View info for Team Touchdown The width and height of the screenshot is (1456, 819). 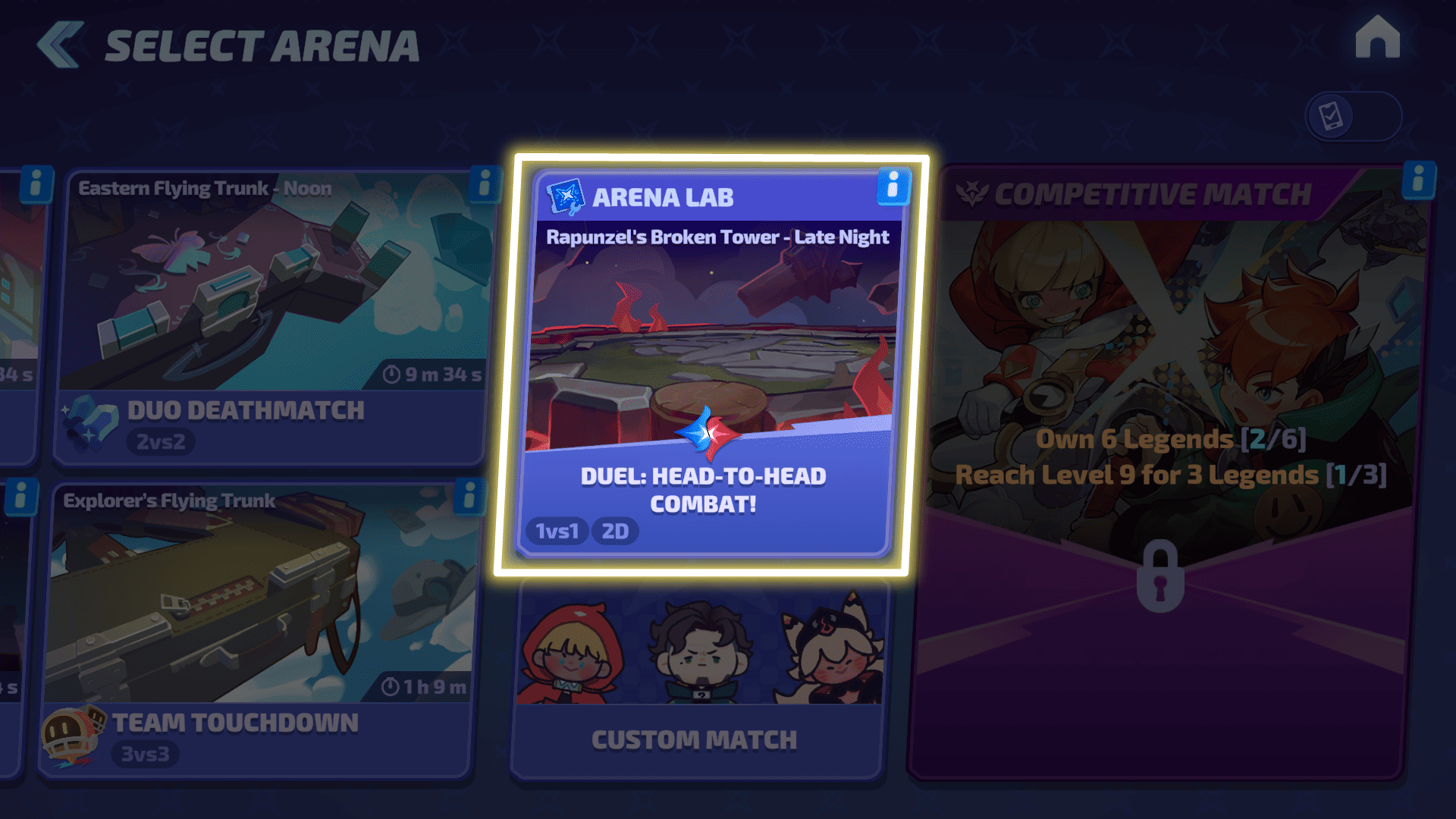pos(469,497)
